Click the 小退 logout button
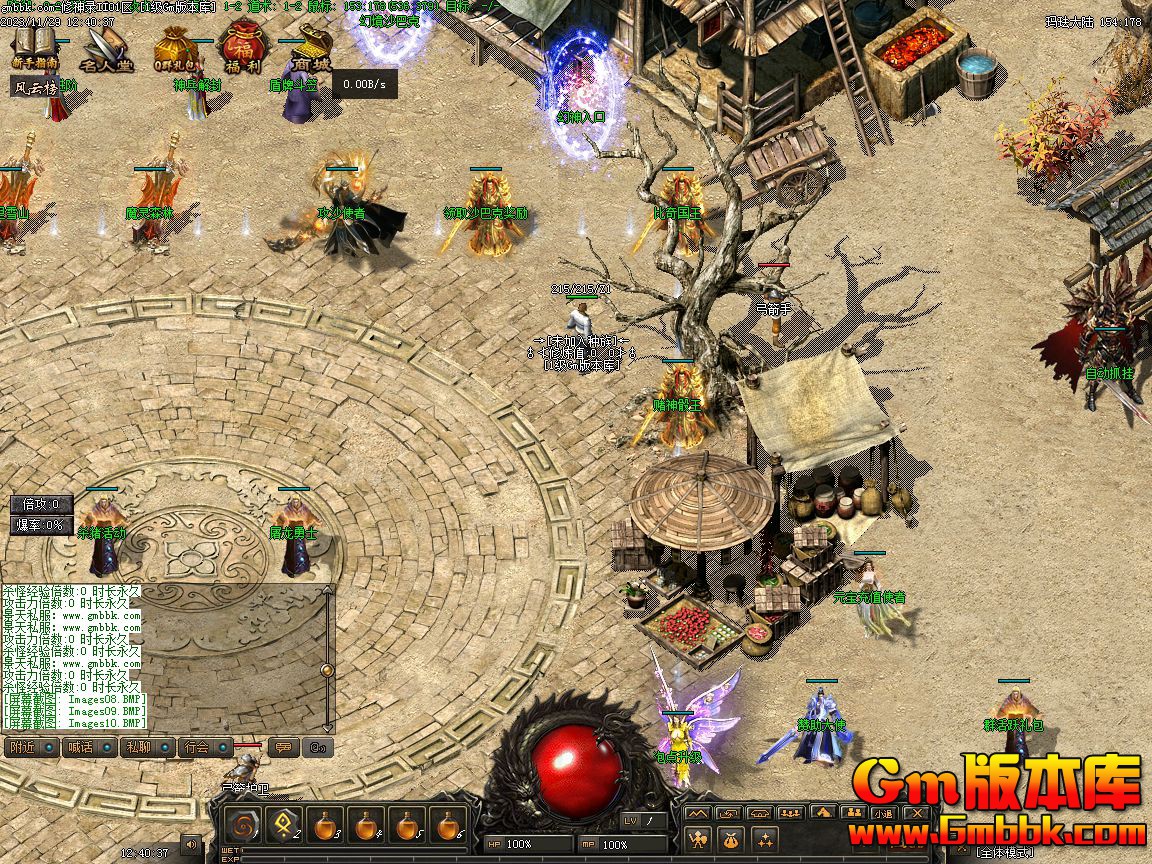The width and height of the screenshot is (1152, 864). 883,812
